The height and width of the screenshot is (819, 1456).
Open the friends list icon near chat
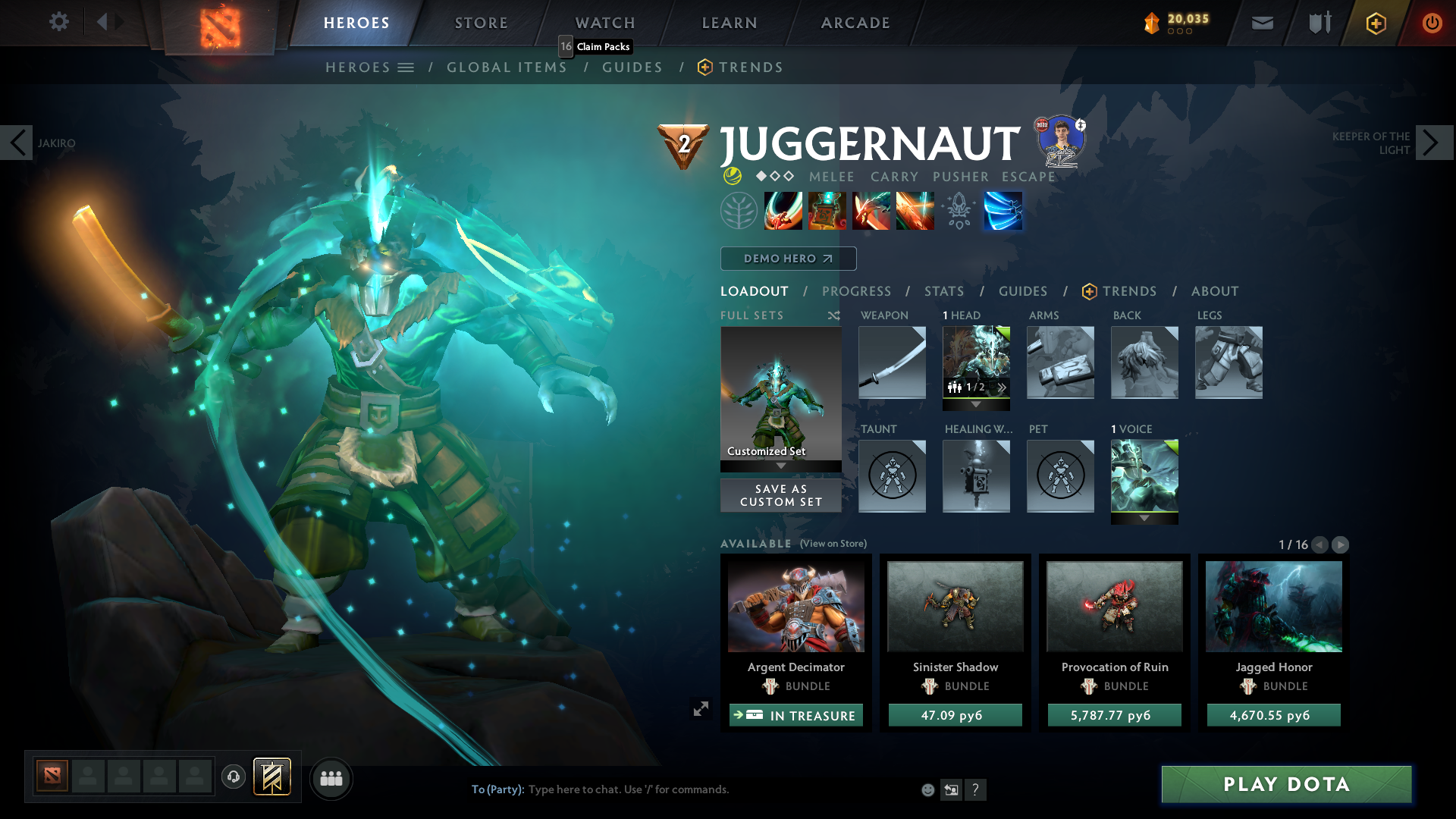point(330,777)
